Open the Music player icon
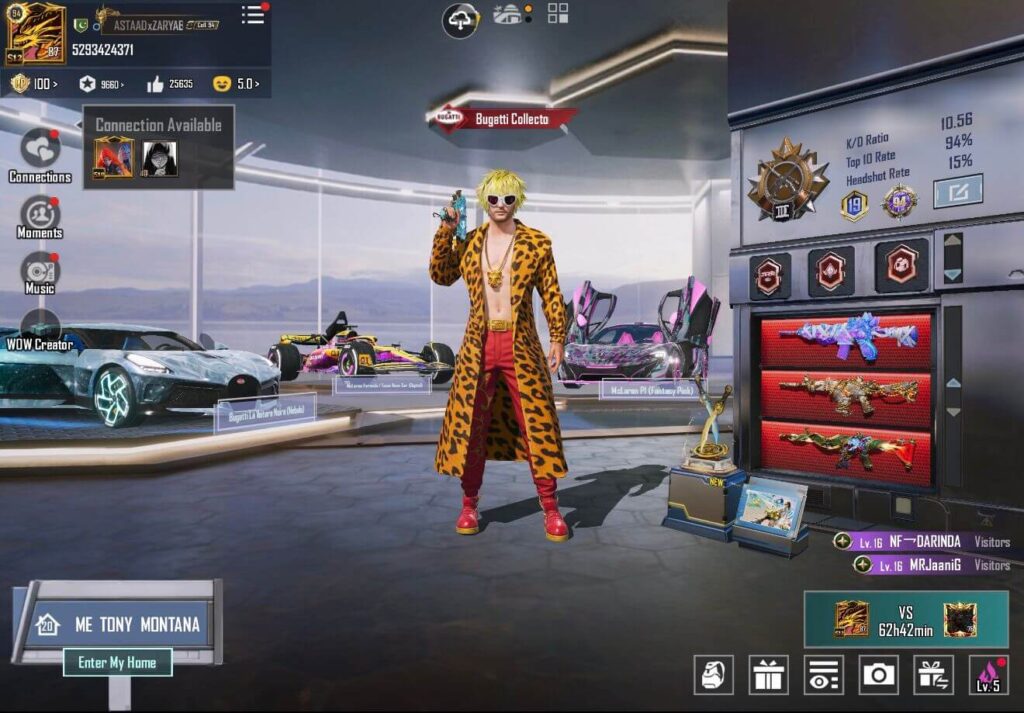1024x713 pixels. (x=40, y=270)
